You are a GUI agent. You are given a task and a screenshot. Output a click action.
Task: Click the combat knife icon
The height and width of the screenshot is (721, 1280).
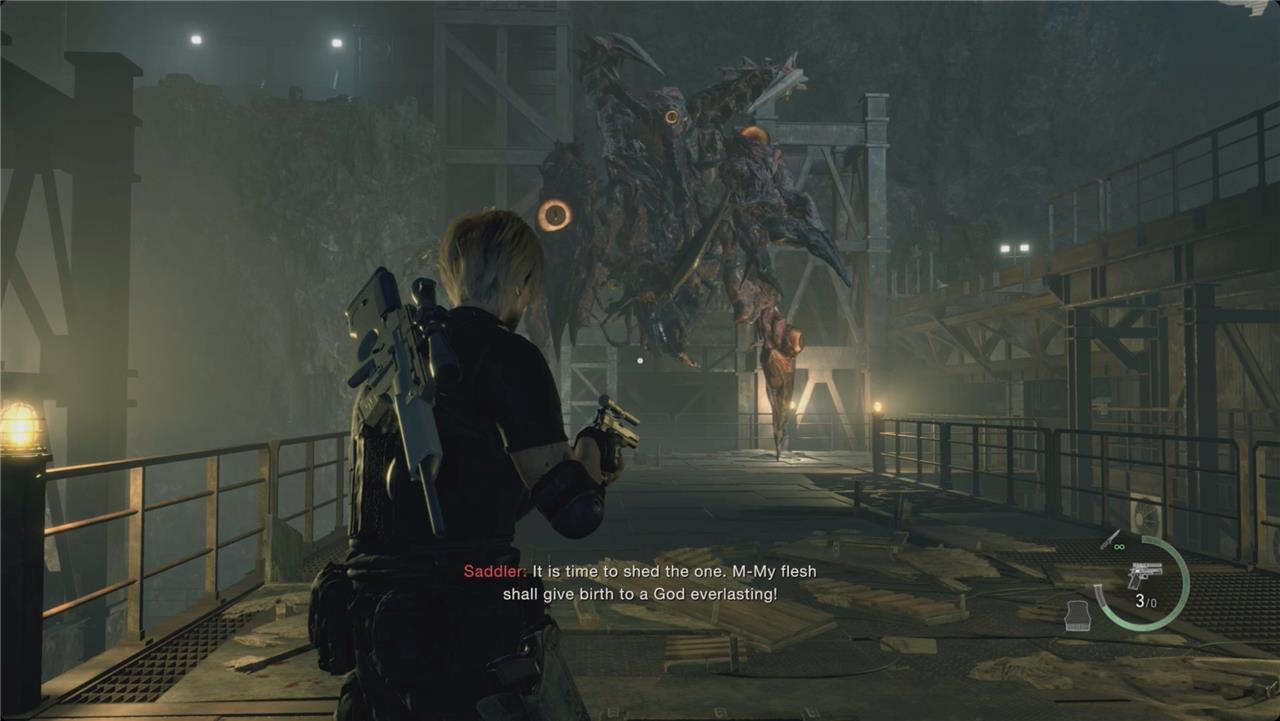(1109, 540)
